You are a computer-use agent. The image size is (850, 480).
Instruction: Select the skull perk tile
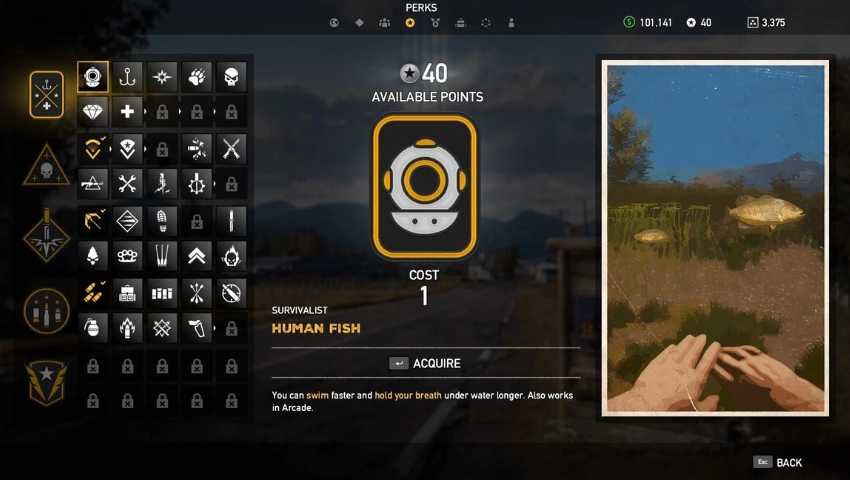point(231,77)
